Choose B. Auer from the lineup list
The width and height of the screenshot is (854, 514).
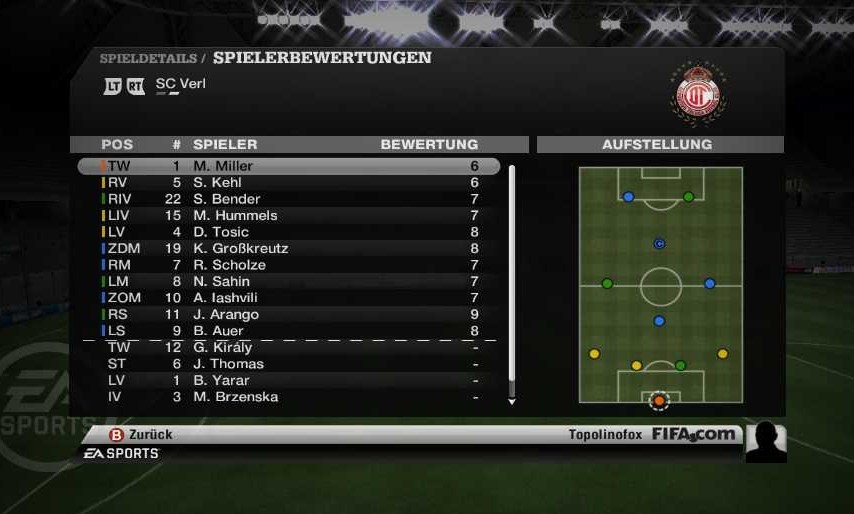[x=288, y=331]
